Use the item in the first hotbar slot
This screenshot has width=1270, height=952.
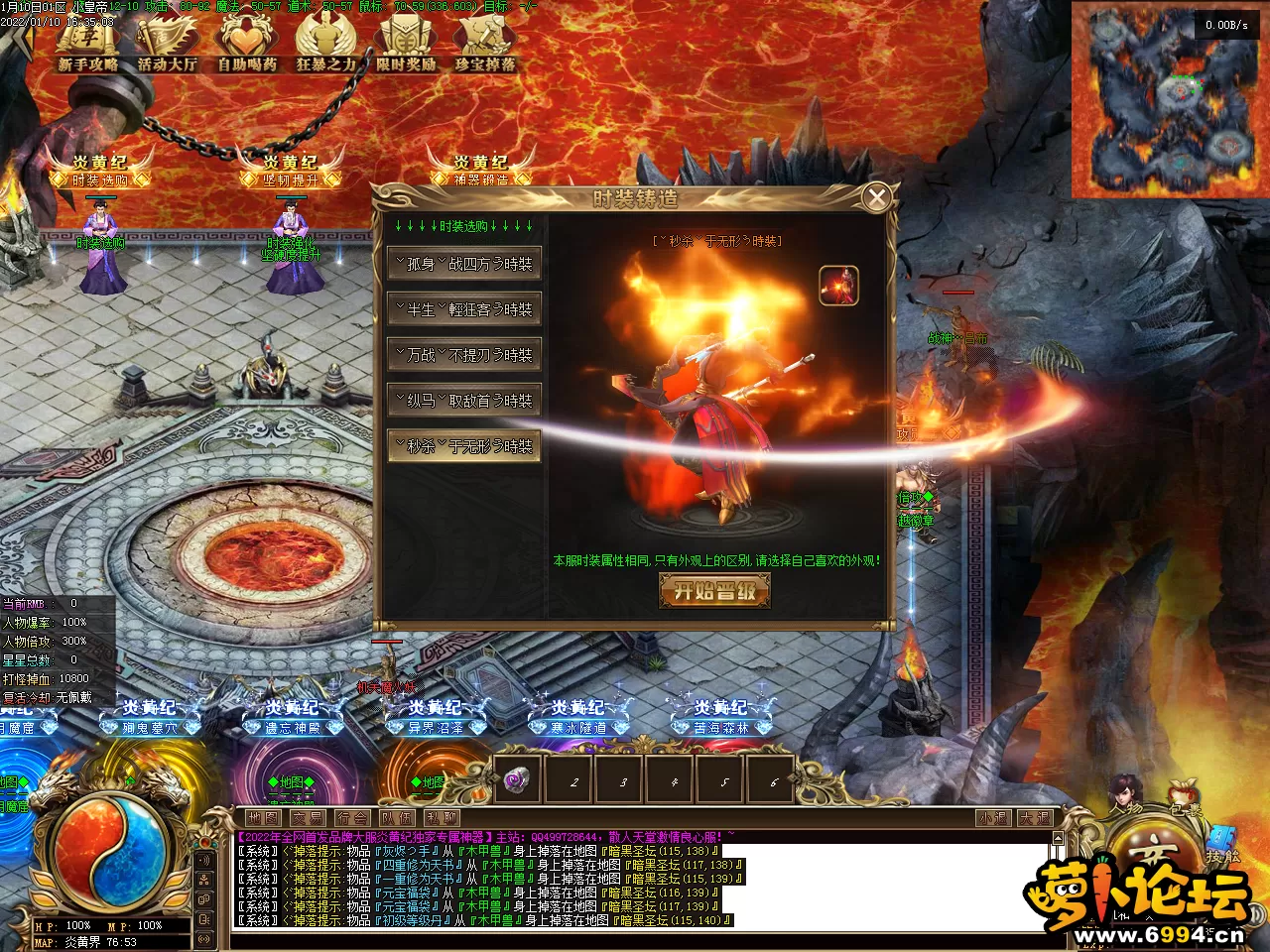click(517, 780)
